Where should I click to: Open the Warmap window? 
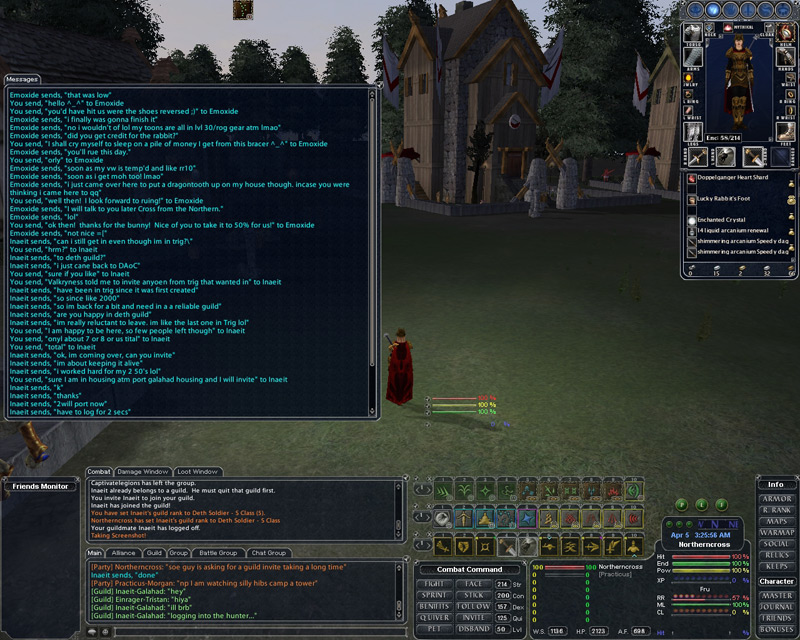click(777, 532)
